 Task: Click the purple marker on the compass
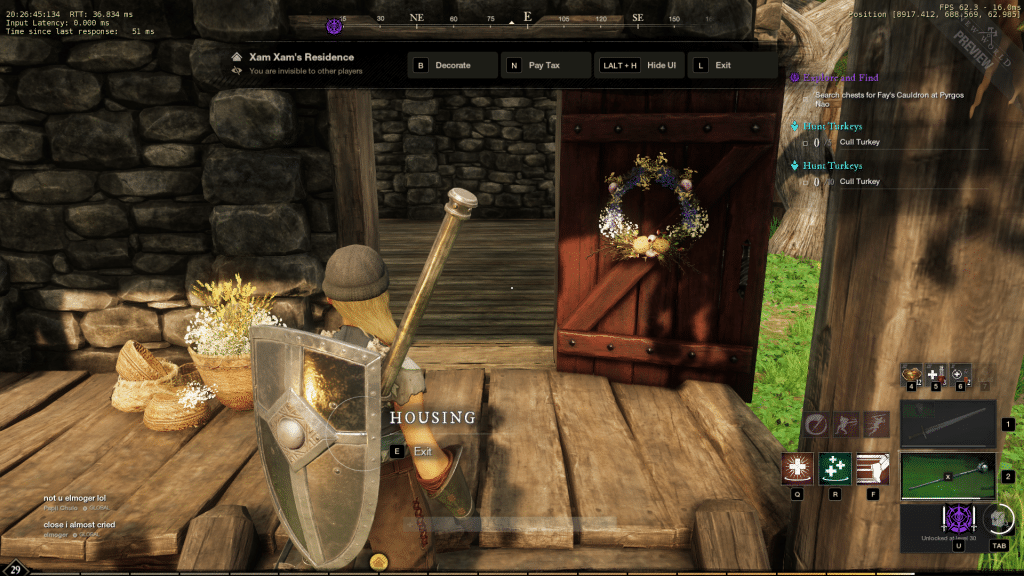[335, 25]
